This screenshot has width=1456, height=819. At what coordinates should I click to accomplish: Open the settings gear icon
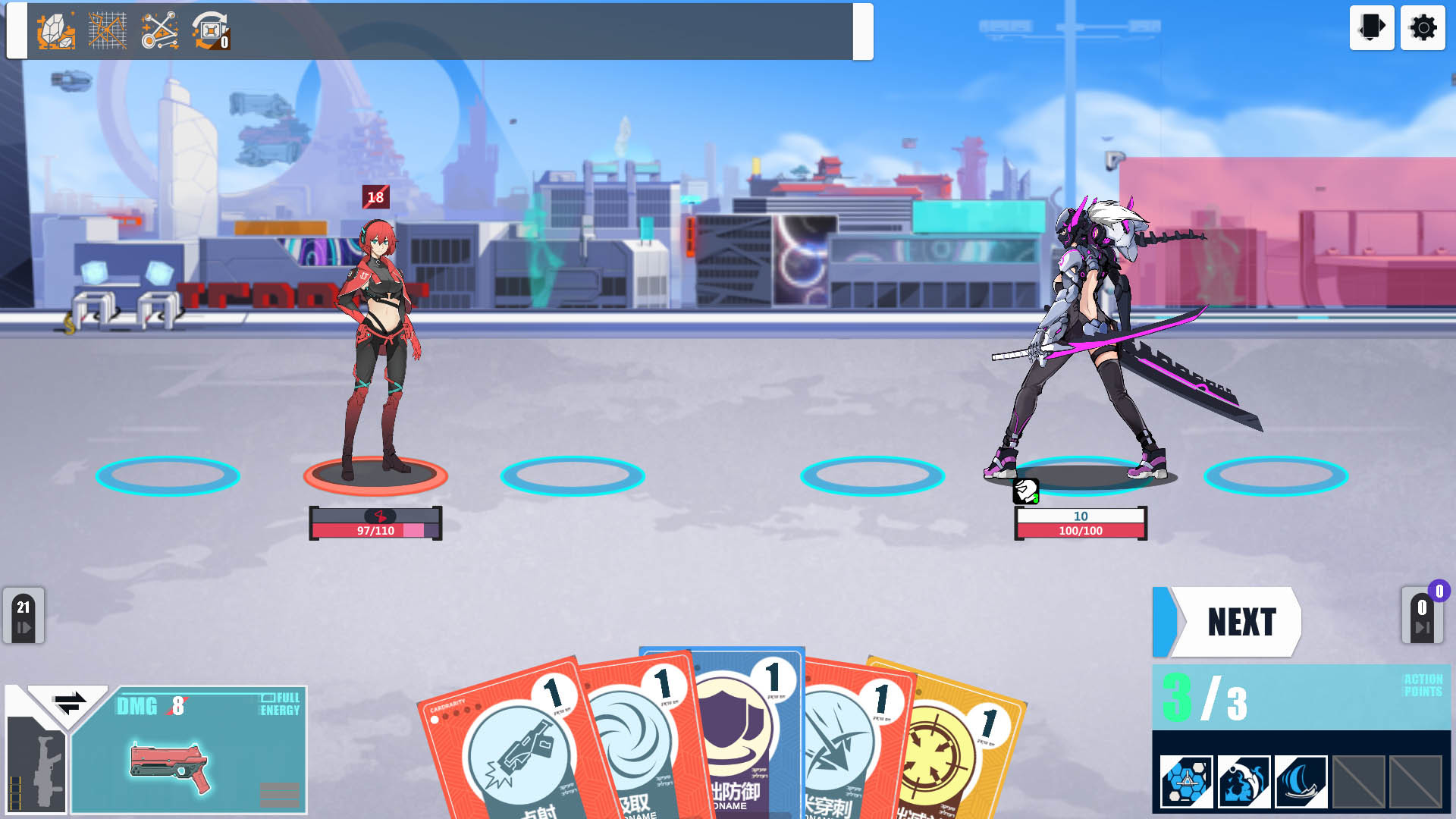(x=1422, y=28)
